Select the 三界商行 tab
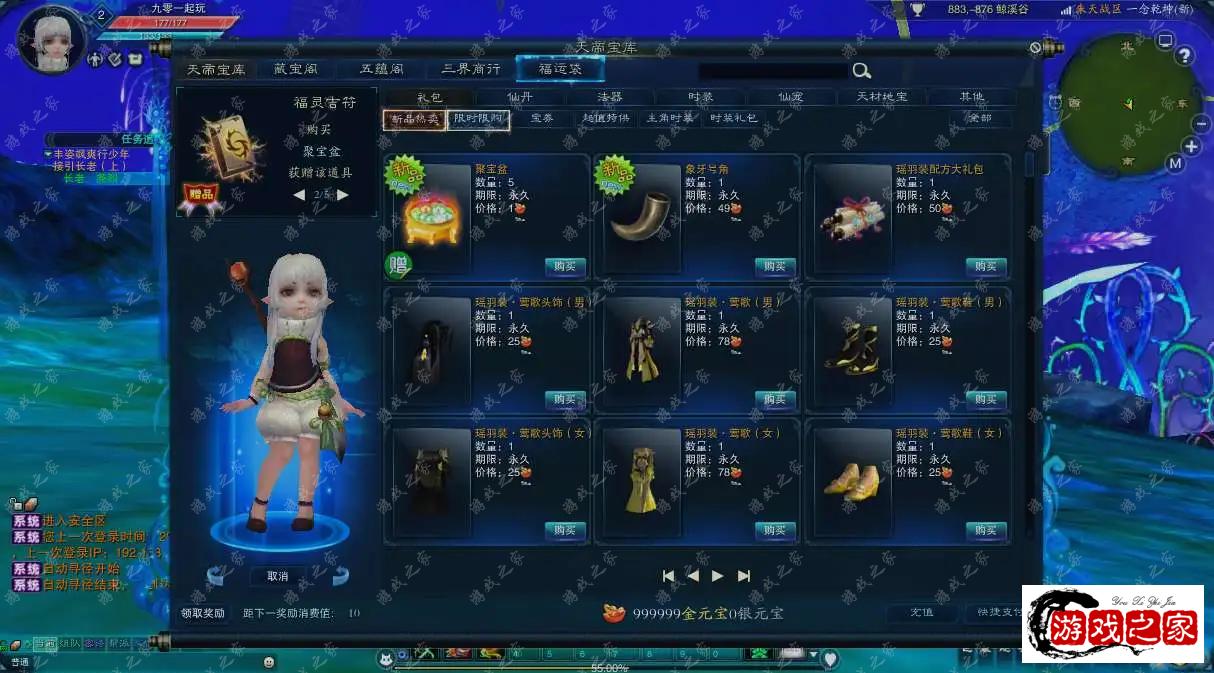Image resolution: width=1214 pixels, height=673 pixels. pos(471,69)
